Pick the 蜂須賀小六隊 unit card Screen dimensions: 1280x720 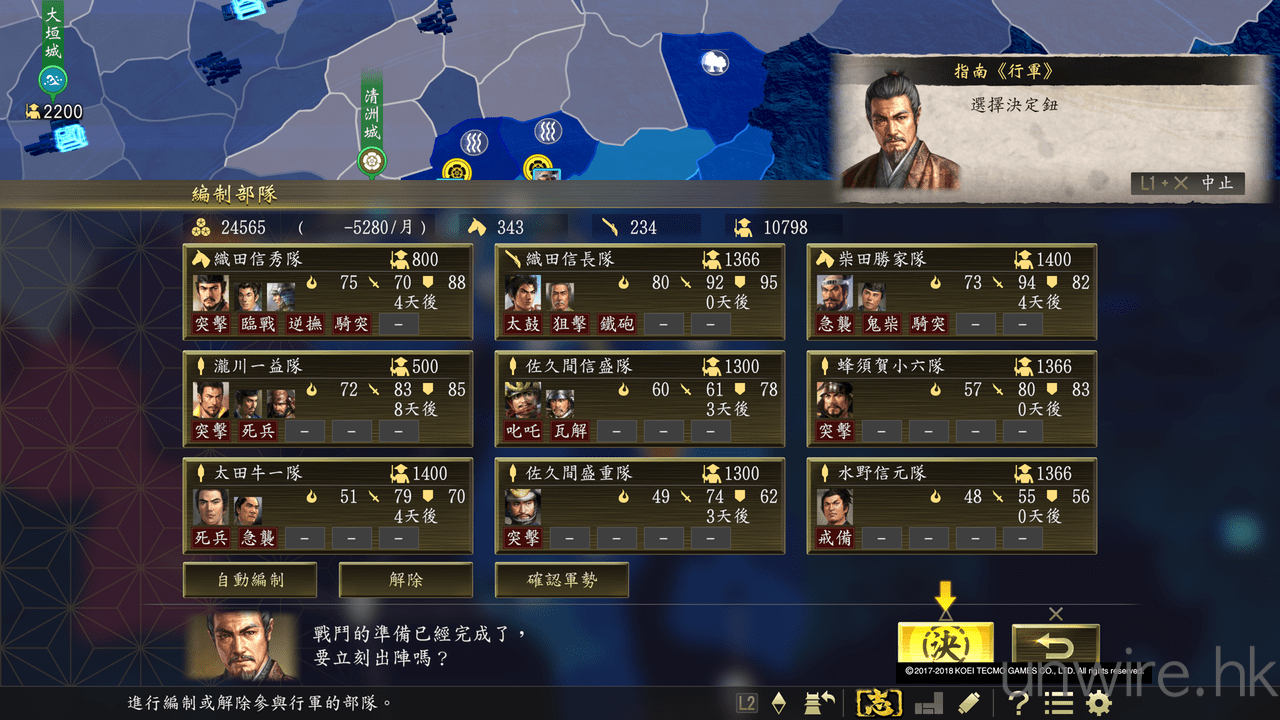pyautogui.click(x=952, y=399)
